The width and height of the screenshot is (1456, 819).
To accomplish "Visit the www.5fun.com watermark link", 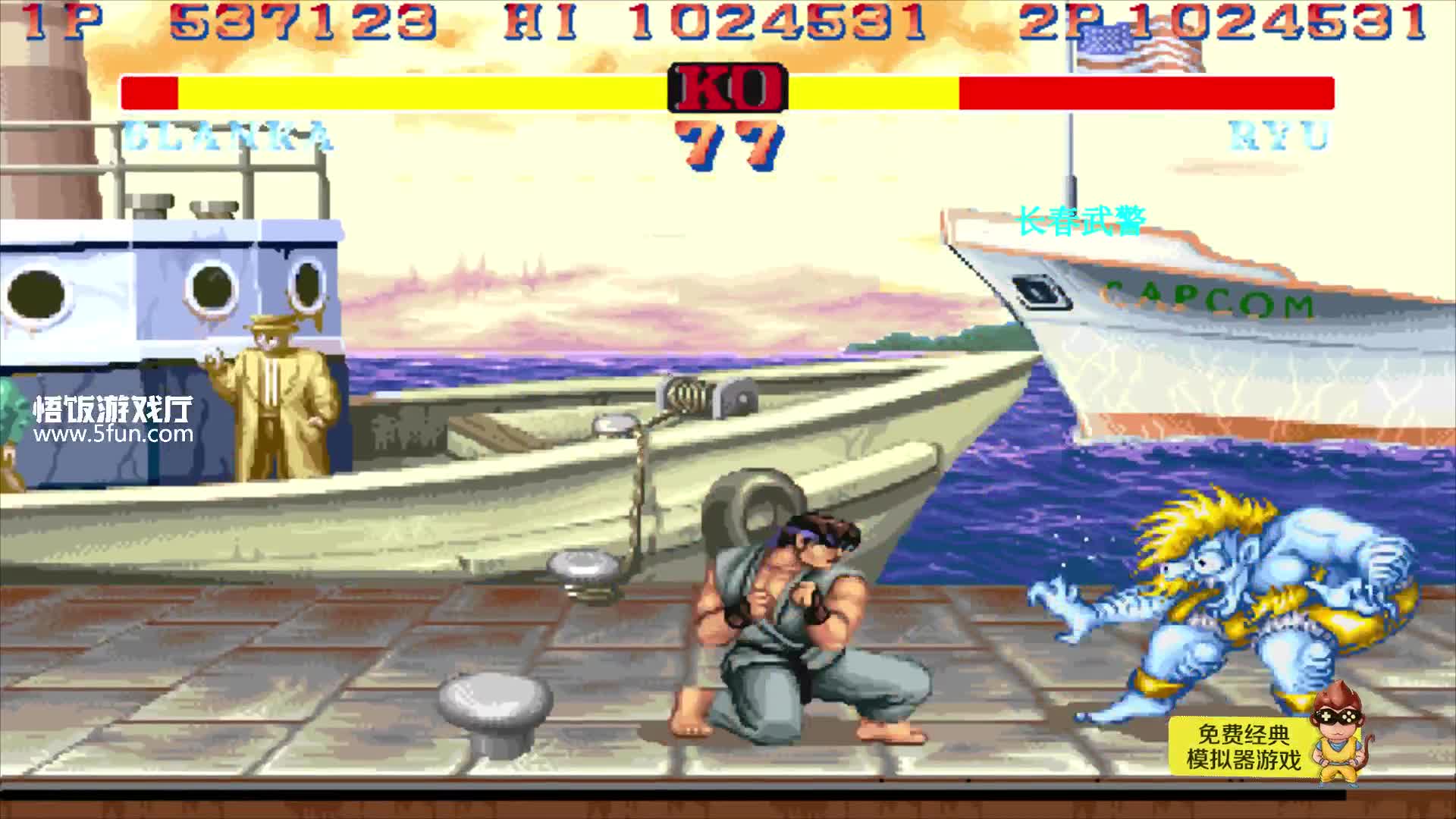I will tap(114, 435).
